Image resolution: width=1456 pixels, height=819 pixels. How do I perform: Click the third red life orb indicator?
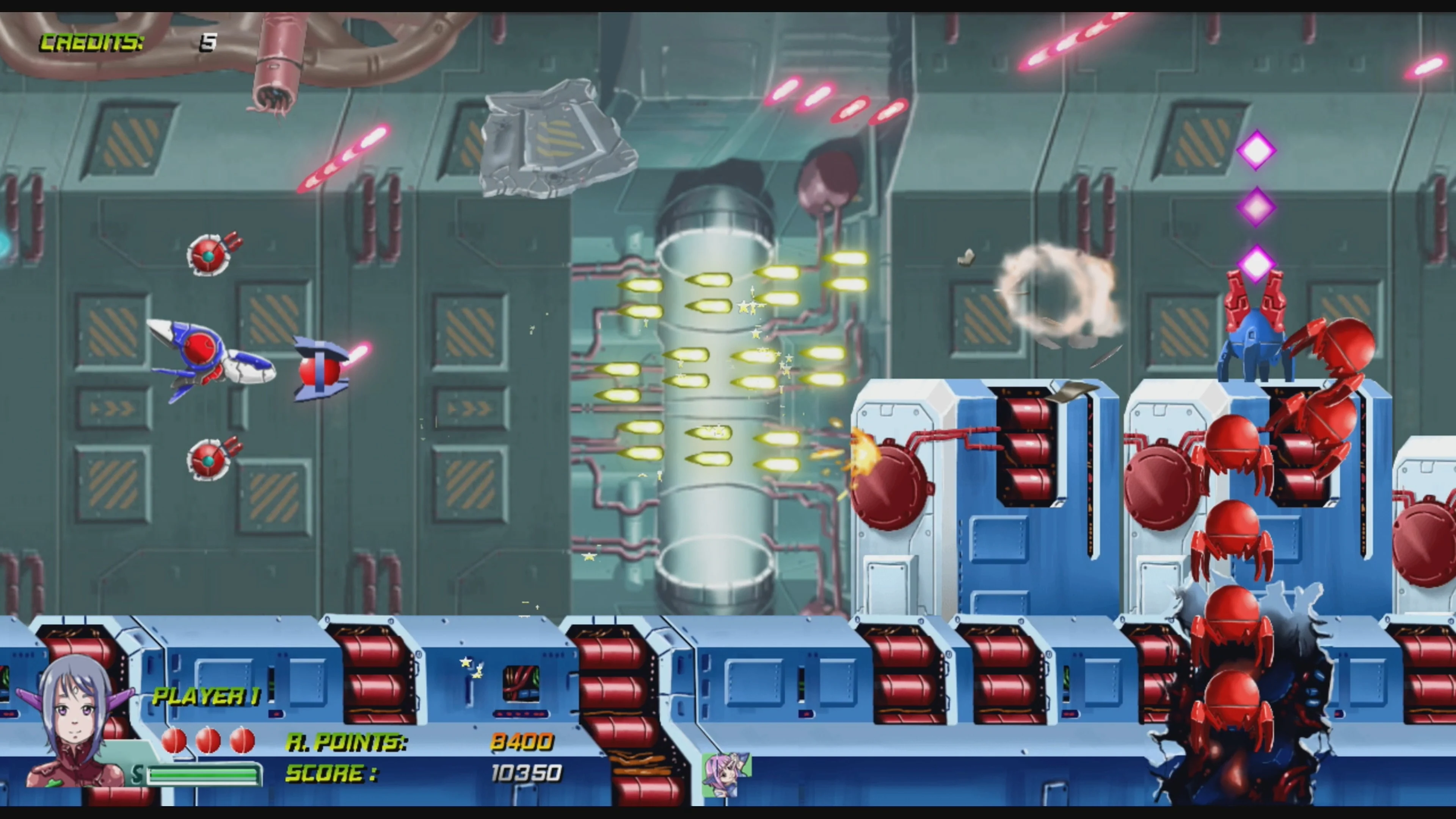(242, 741)
